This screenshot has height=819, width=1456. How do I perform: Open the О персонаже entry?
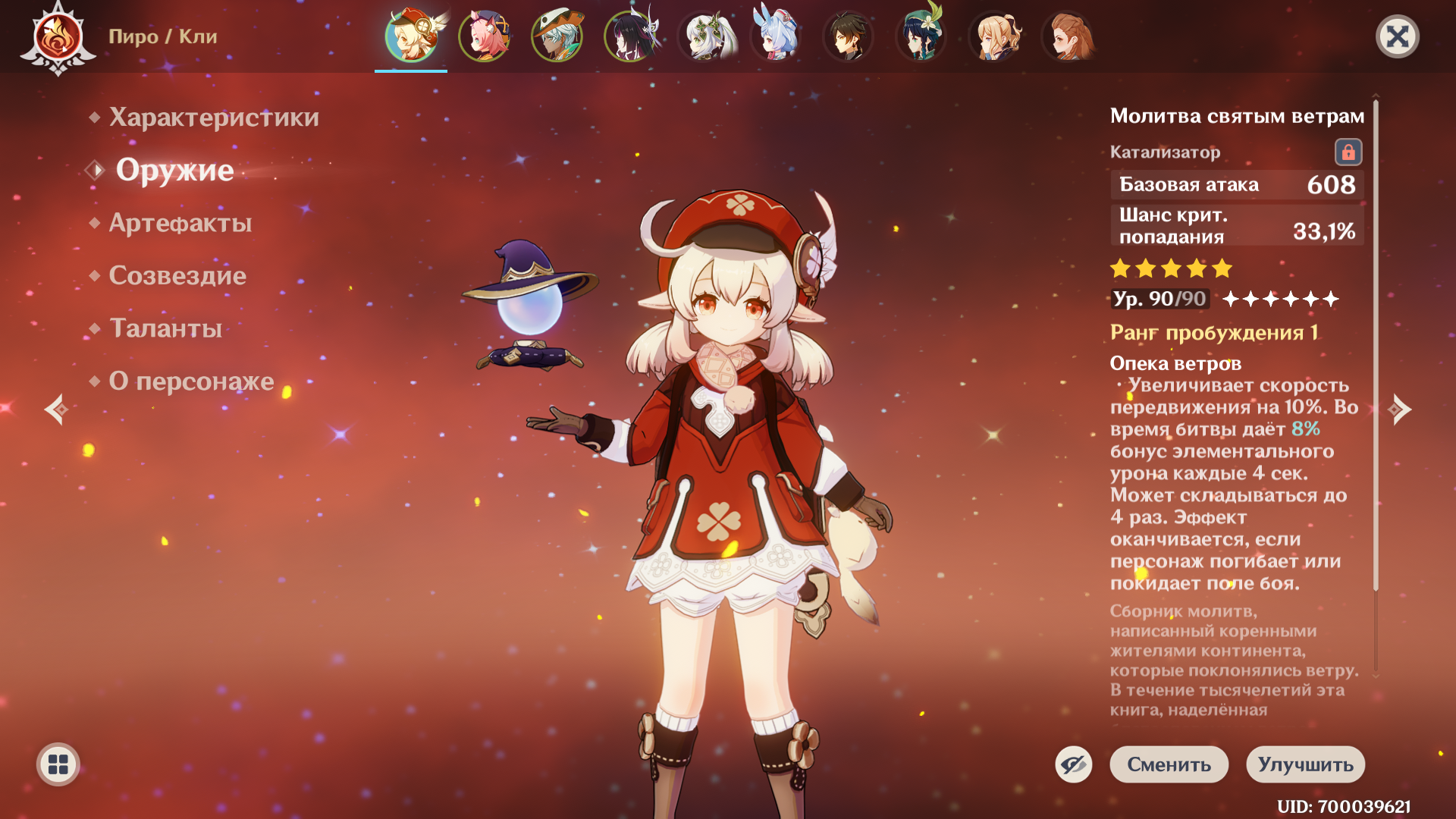pos(191,381)
